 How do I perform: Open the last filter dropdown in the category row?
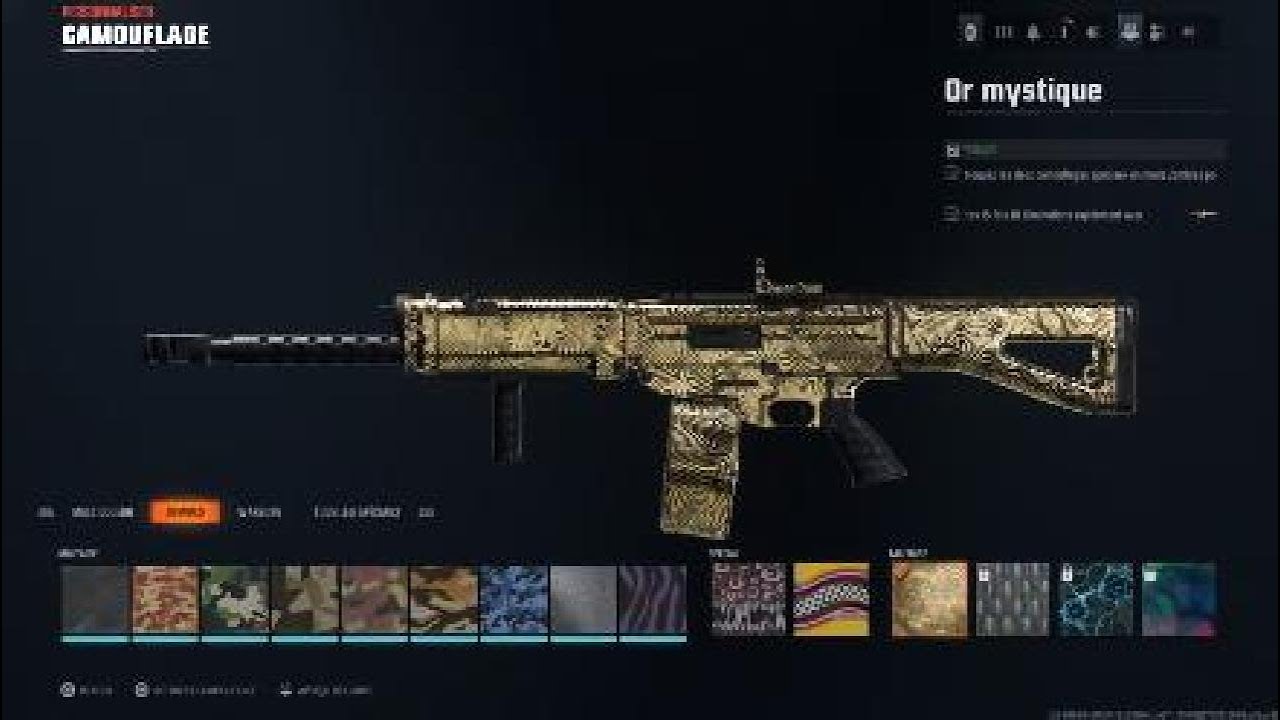427,512
